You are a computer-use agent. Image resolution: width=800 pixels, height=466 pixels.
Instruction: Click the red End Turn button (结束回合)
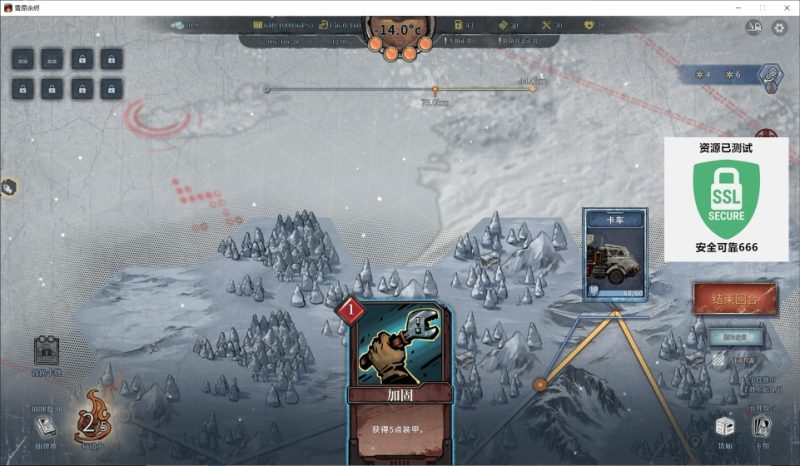[734, 299]
